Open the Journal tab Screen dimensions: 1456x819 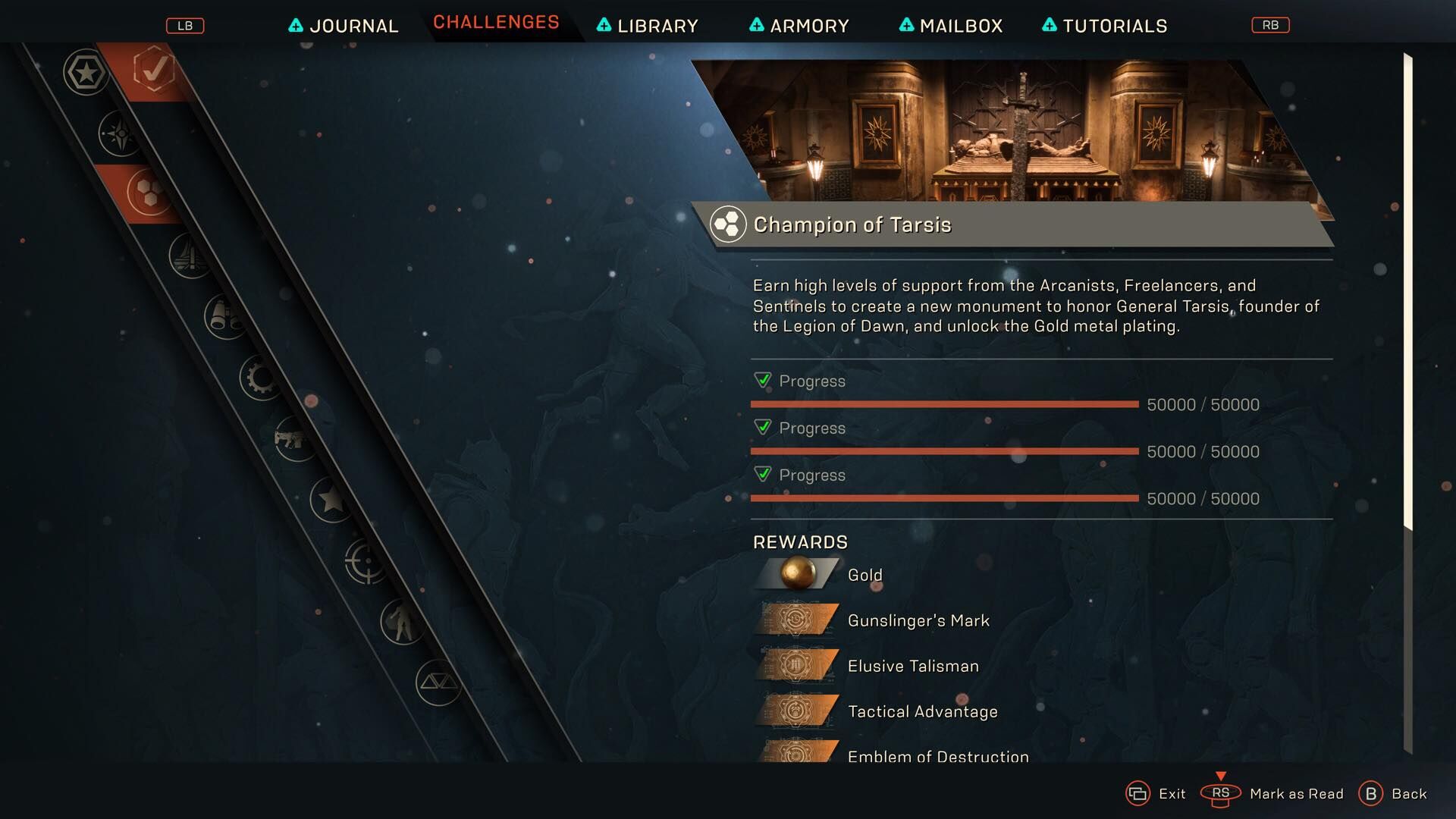tap(344, 26)
